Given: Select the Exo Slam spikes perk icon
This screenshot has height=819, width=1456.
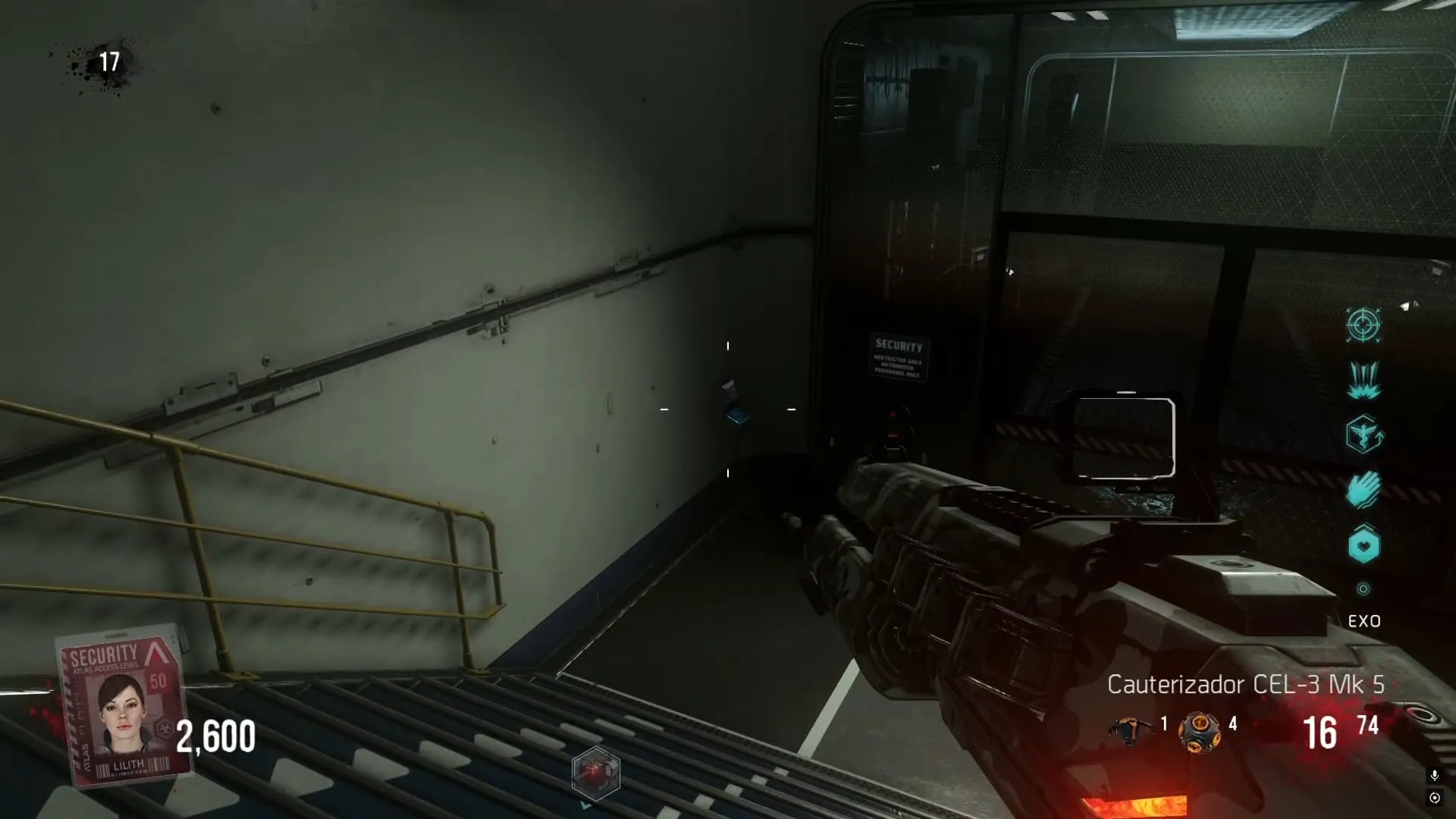Looking at the screenshot, I should (x=1363, y=380).
